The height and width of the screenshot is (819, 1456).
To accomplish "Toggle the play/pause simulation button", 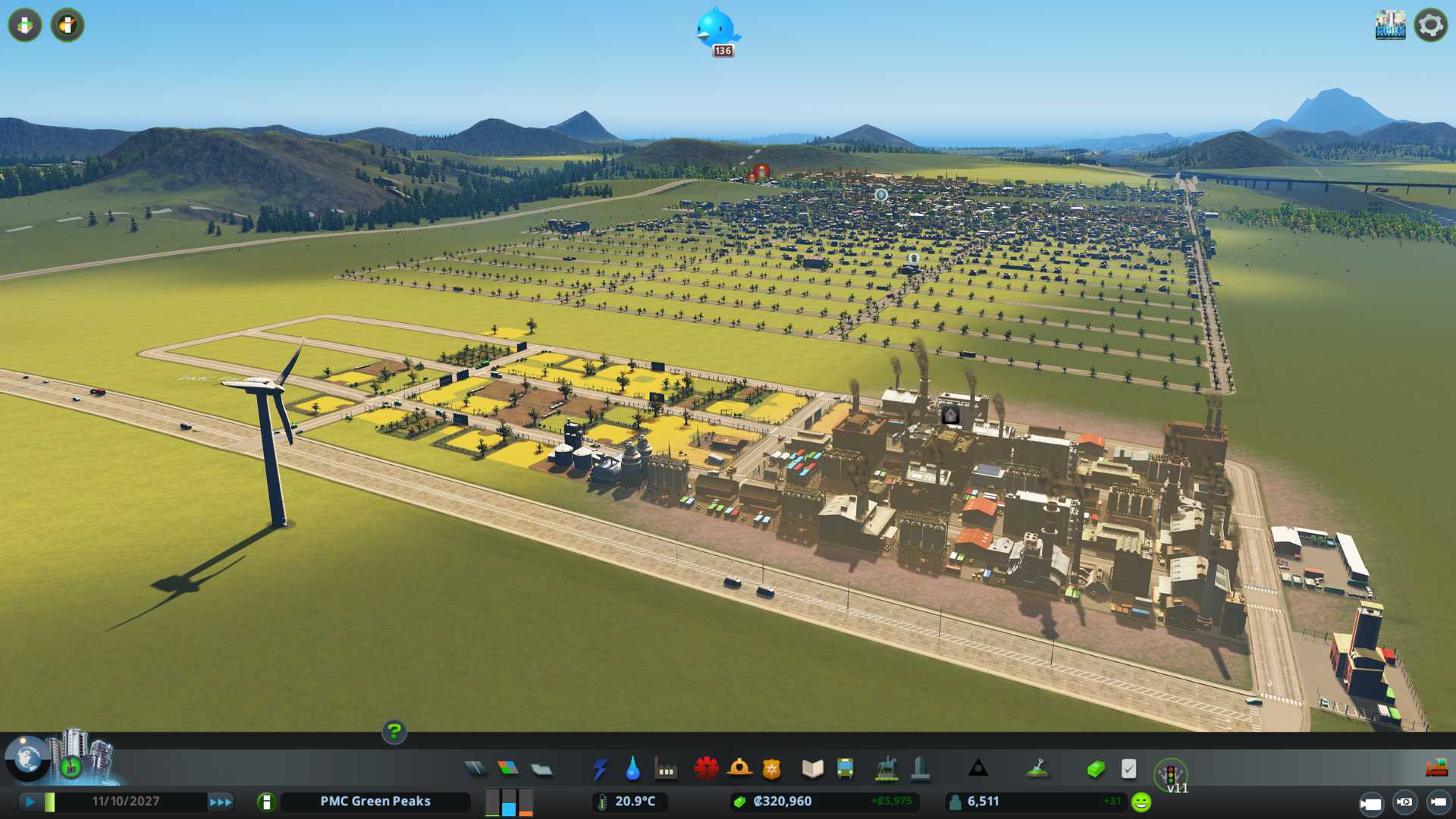I will coord(30,802).
